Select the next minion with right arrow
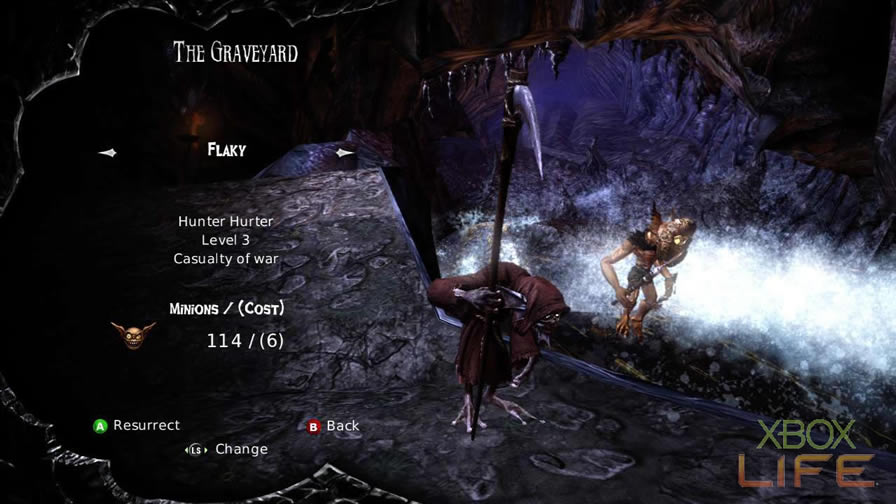Image resolution: width=896 pixels, height=504 pixels. tap(345, 152)
